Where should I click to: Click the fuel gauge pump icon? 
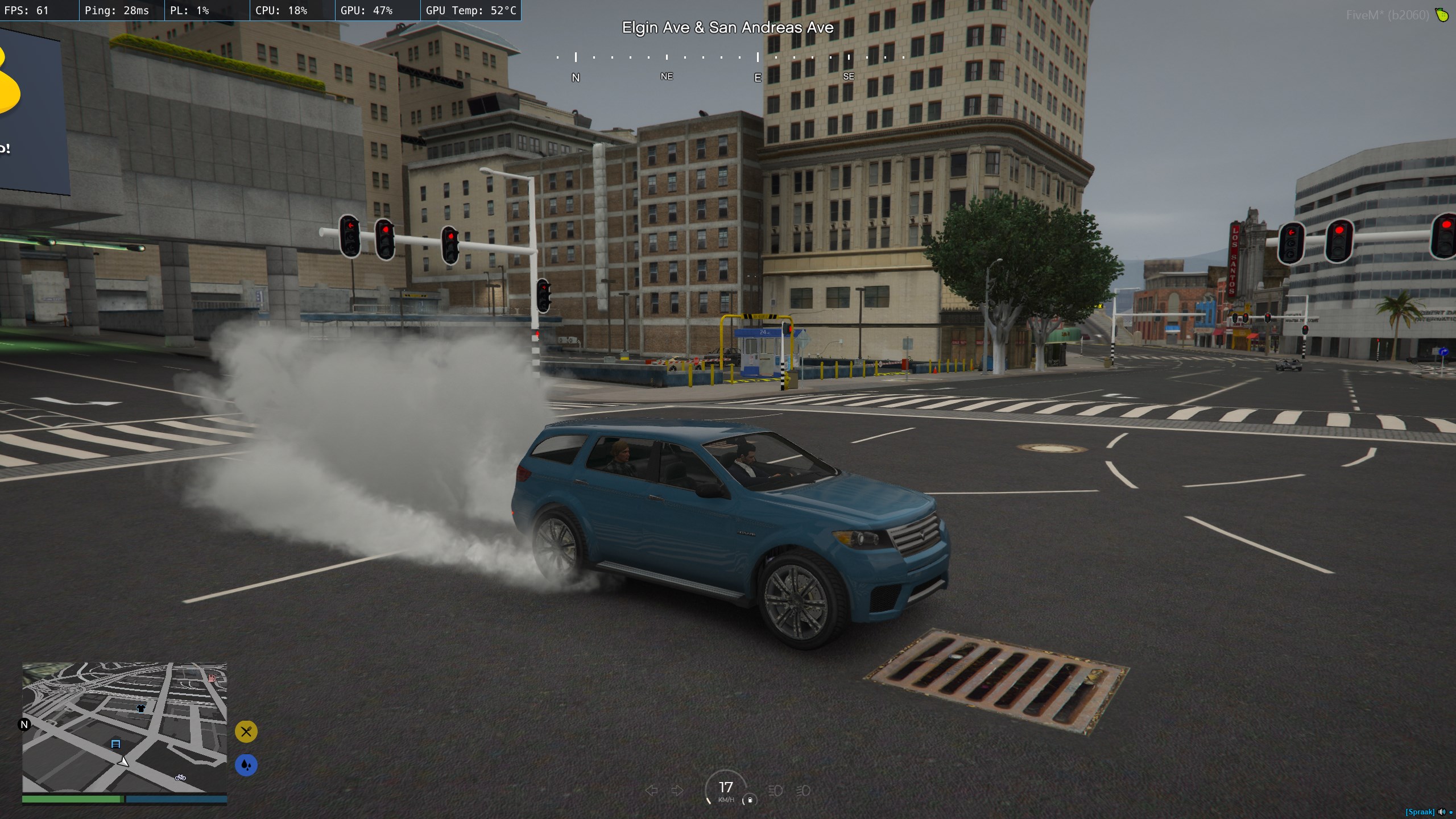click(x=750, y=800)
